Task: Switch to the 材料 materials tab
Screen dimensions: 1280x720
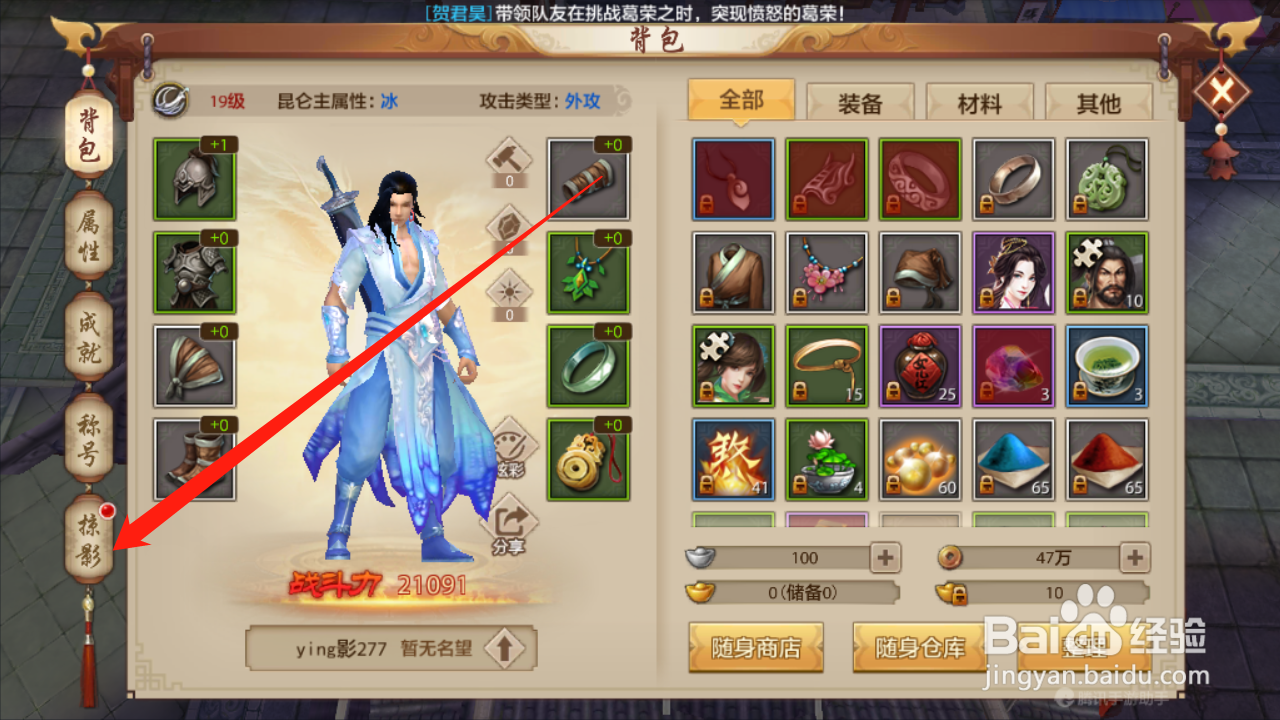Action: click(980, 101)
